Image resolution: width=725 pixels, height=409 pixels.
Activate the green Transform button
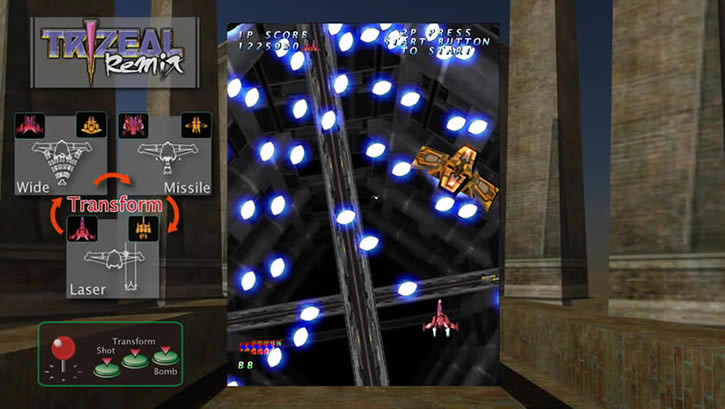[x=133, y=359]
